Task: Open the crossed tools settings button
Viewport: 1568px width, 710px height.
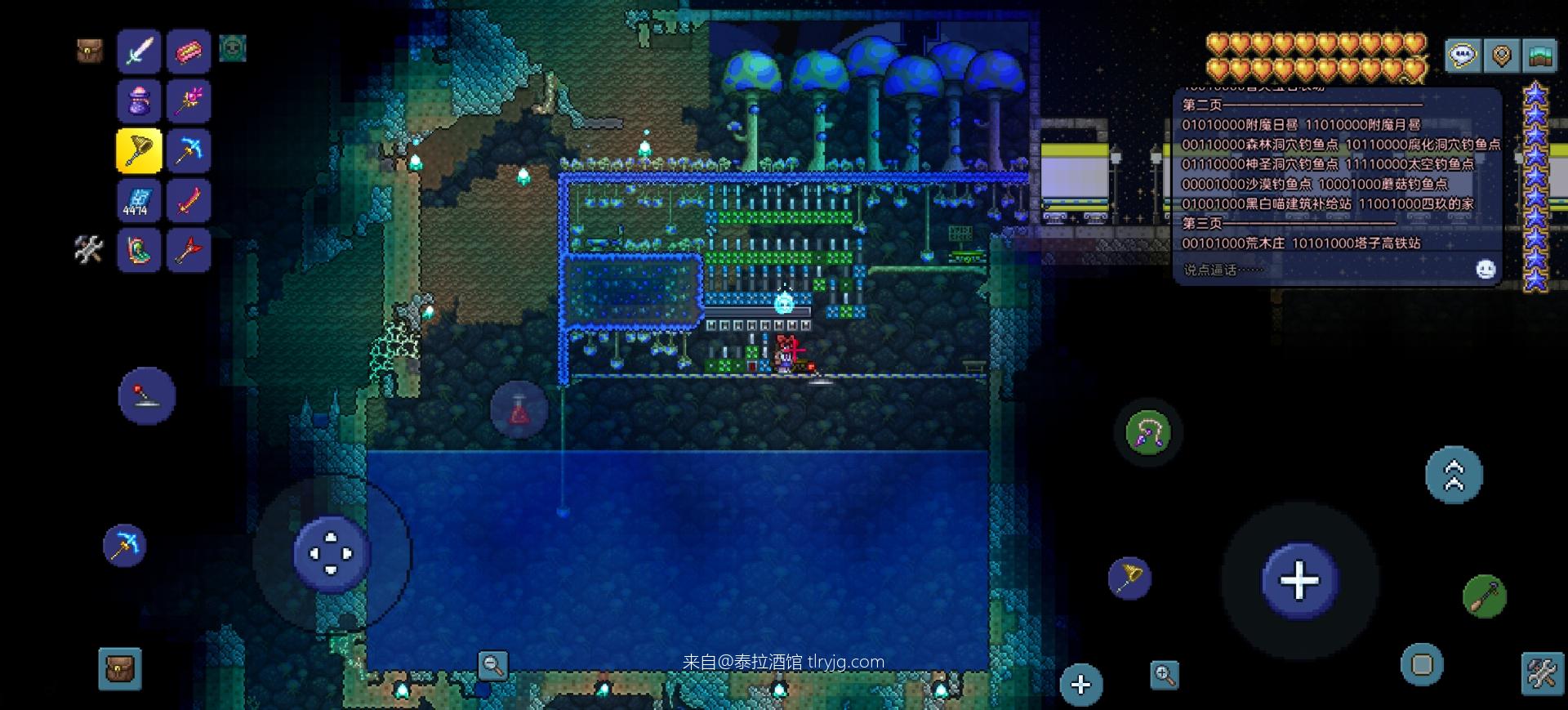Action: point(1542,675)
